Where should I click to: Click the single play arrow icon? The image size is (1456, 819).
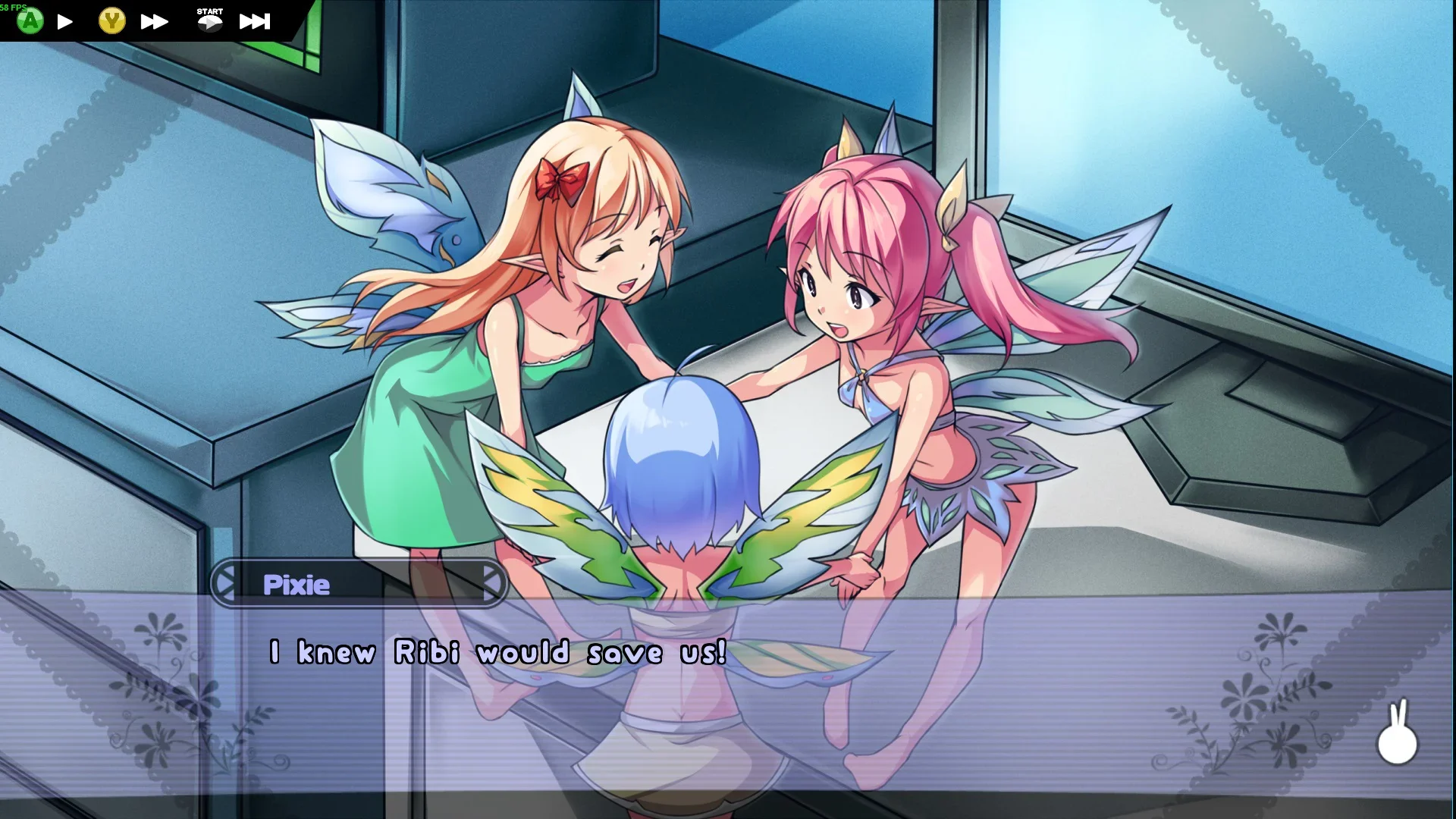pyautogui.click(x=65, y=20)
